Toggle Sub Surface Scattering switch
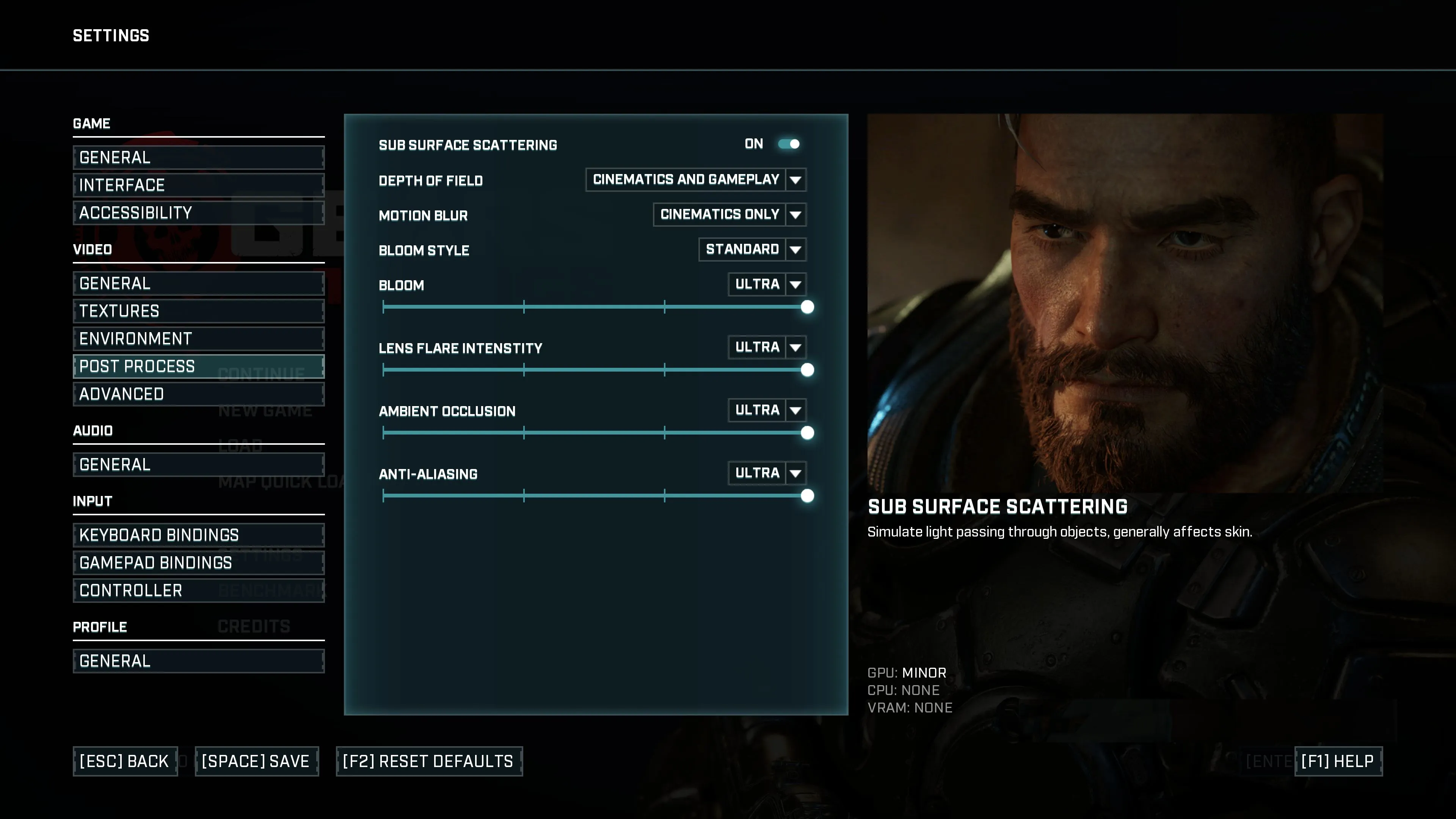This screenshot has width=1456, height=819. 789,144
